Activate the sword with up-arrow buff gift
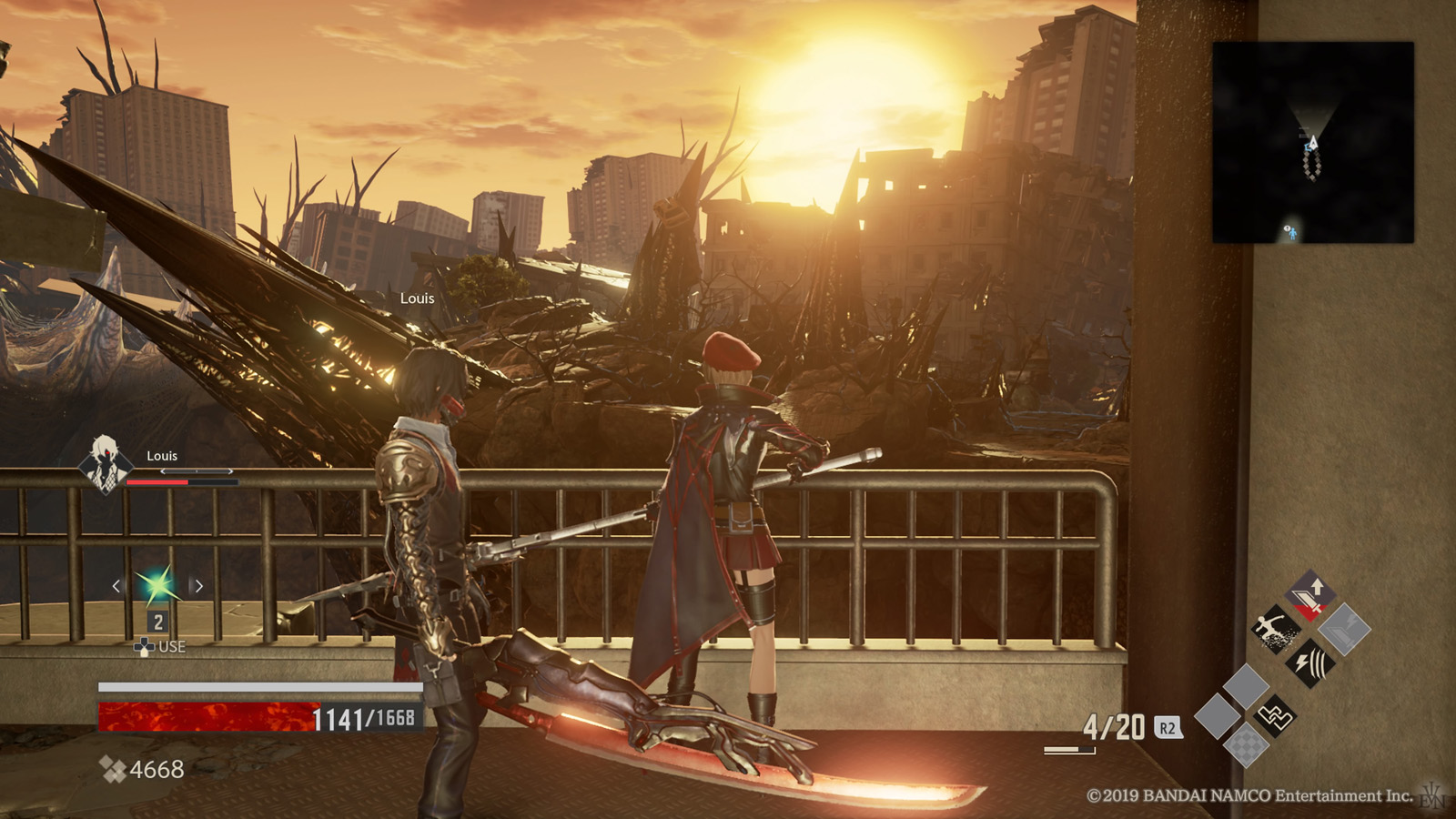The image size is (1456, 819). coord(1311,595)
